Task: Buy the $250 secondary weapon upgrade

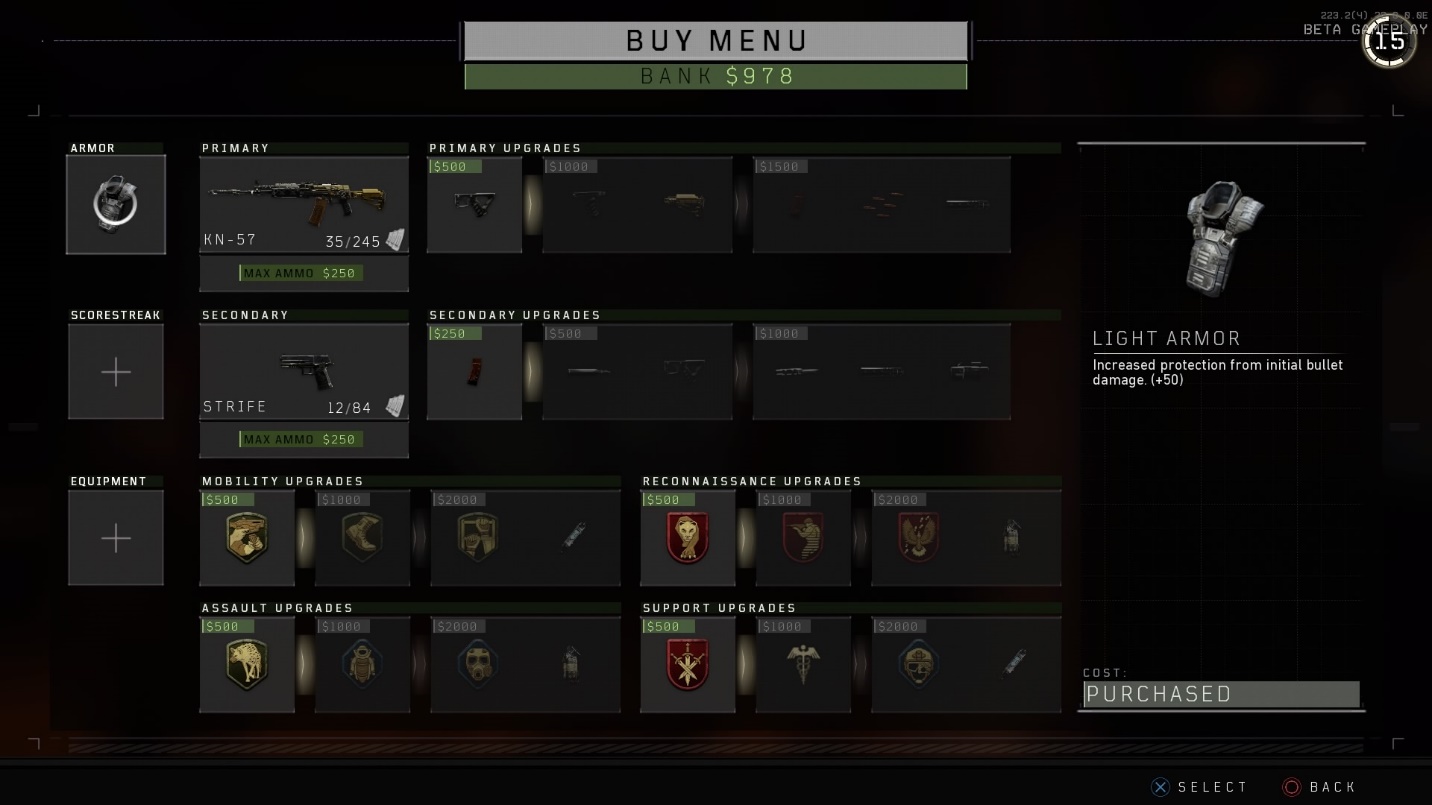Action: pos(475,371)
